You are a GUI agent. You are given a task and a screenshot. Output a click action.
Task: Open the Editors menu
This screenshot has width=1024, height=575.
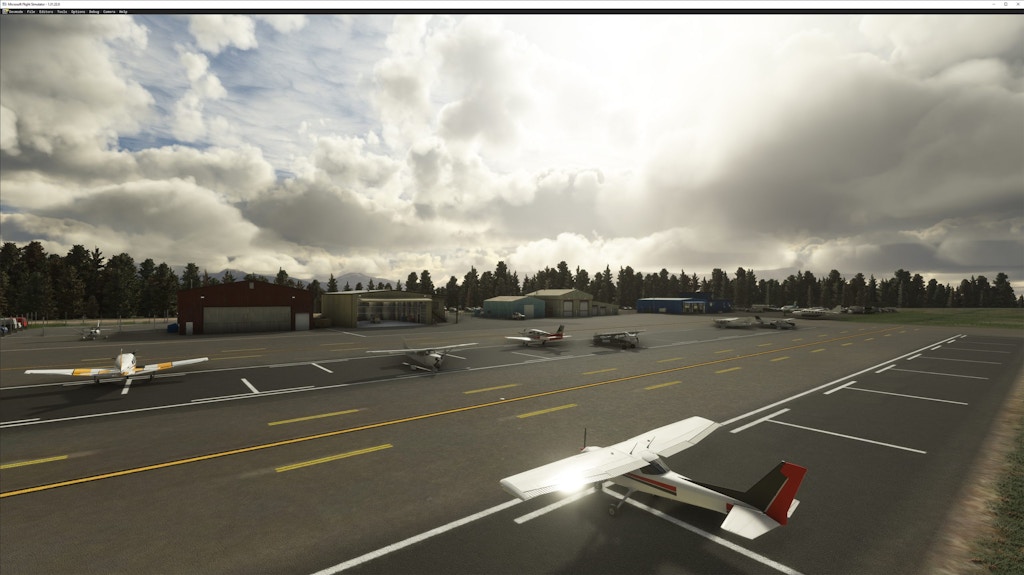pyautogui.click(x=46, y=11)
